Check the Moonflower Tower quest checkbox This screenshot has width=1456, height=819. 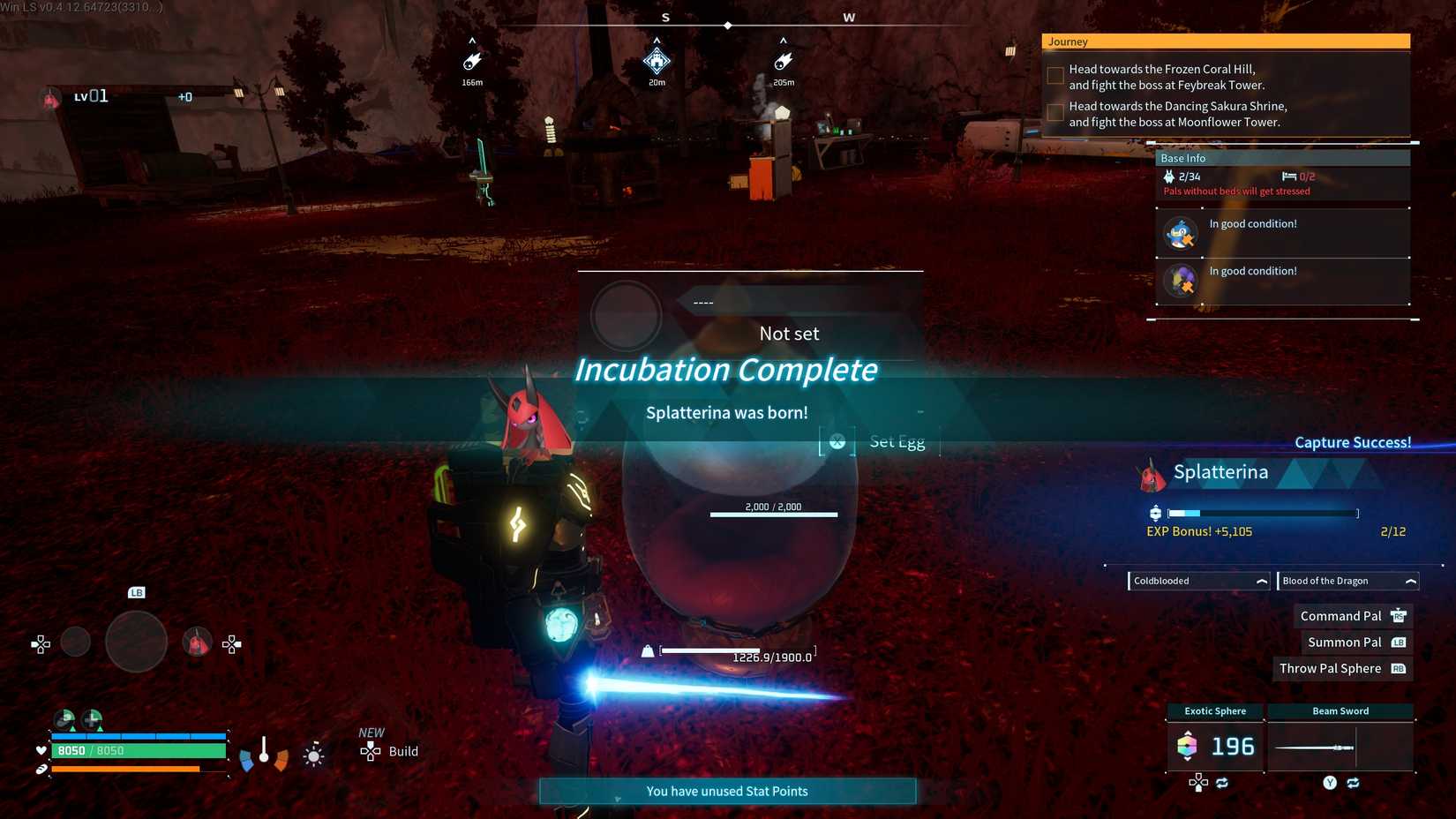point(1054,112)
